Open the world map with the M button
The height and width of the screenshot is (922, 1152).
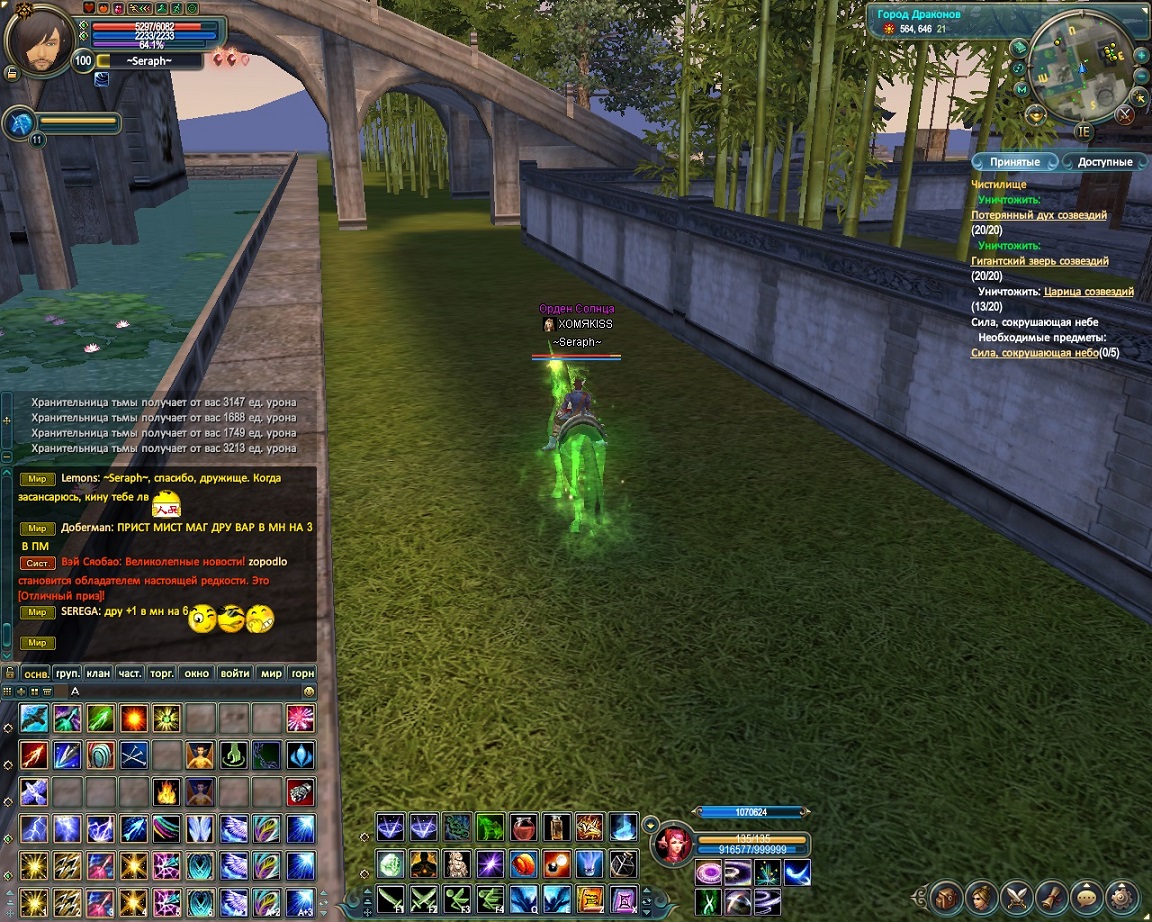coord(1021,89)
